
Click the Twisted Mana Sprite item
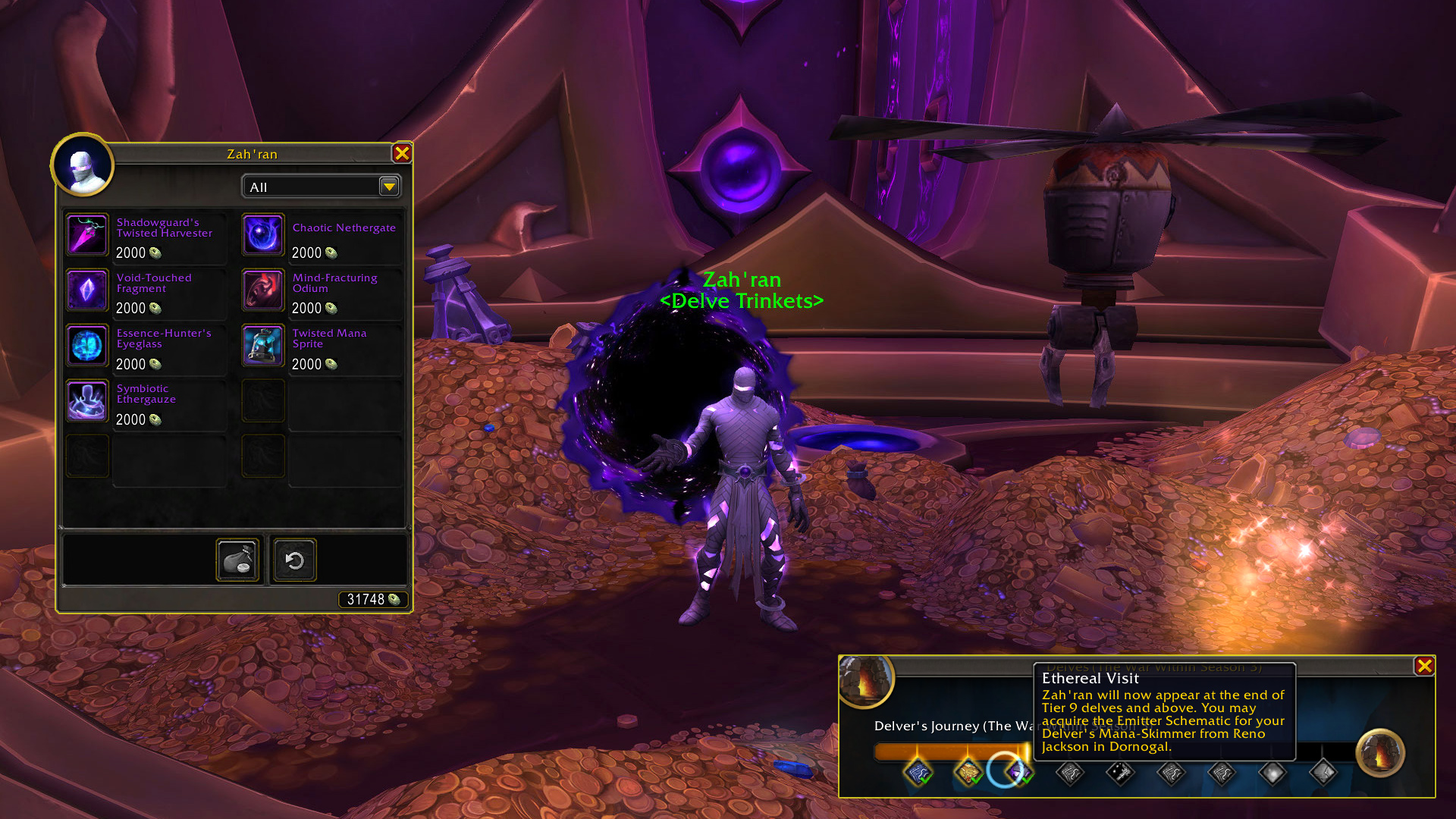263,346
